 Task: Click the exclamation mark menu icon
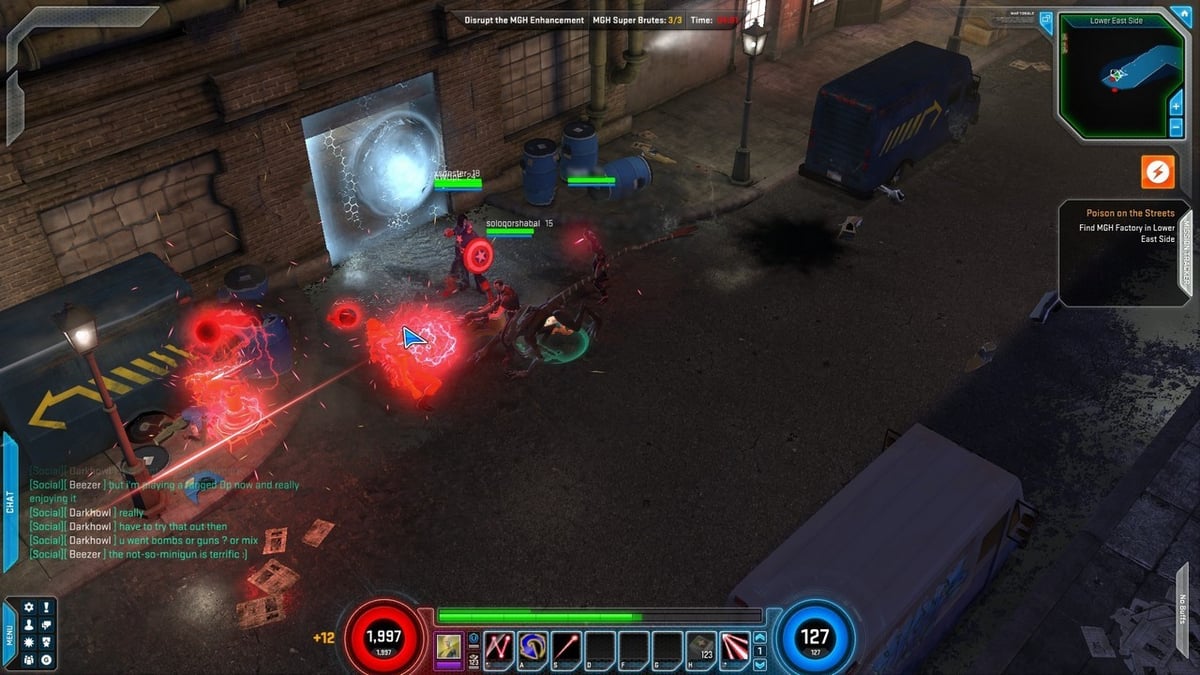coord(46,607)
